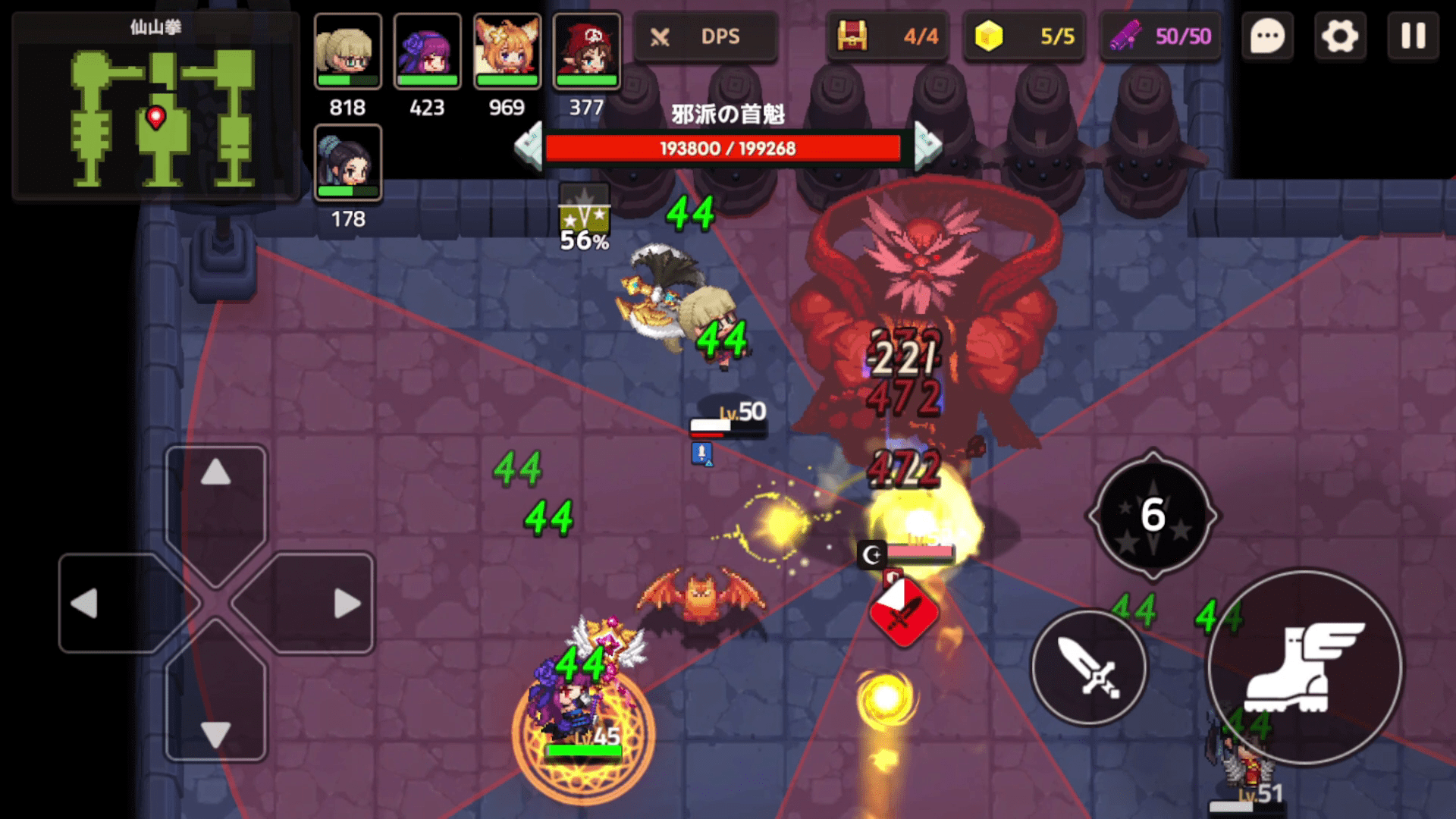Tap the weapon skill on cooldown 6

click(x=1153, y=516)
